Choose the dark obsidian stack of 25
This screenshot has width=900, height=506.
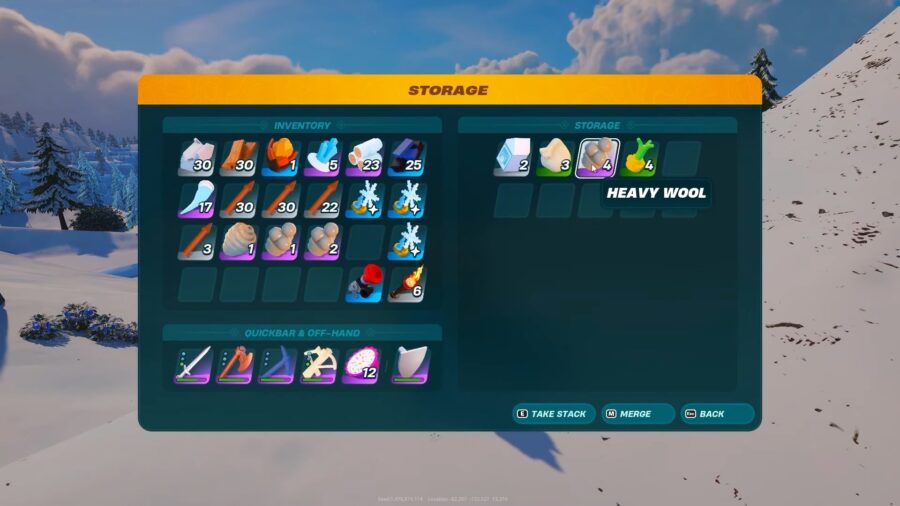(407, 158)
